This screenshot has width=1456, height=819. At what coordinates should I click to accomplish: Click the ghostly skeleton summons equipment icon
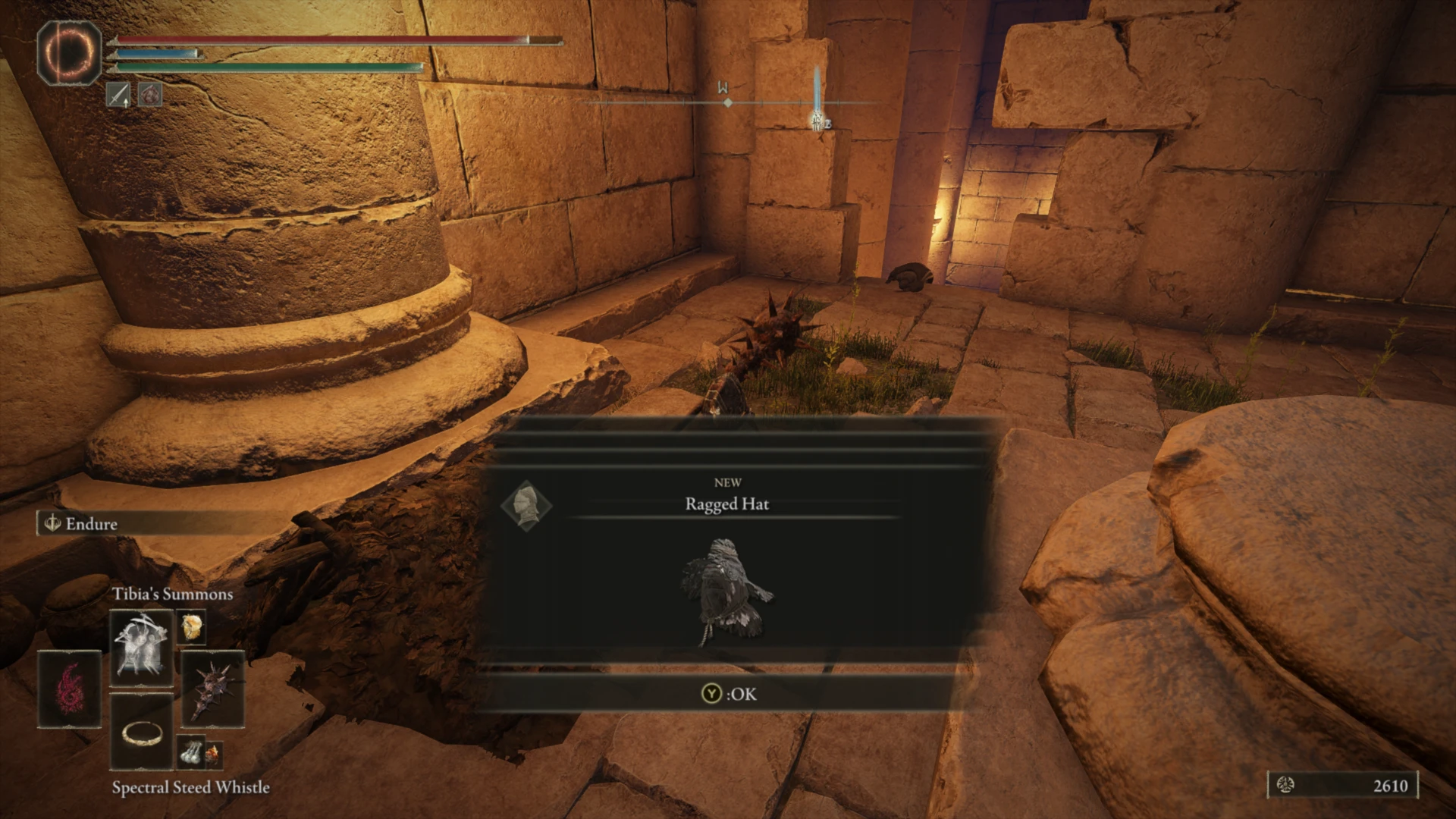pyautogui.click(x=141, y=646)
